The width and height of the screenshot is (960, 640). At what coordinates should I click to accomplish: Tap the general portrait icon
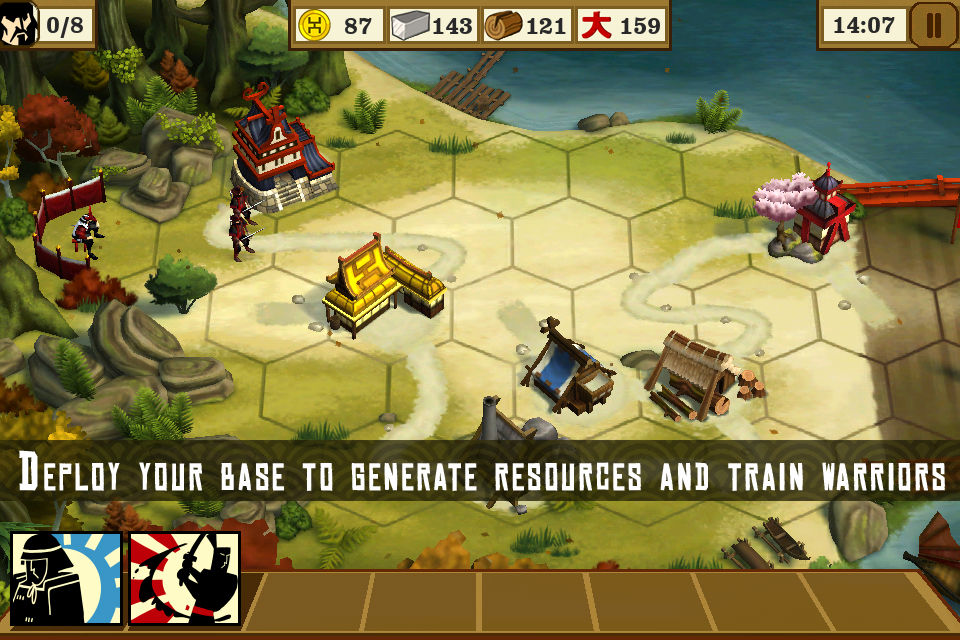point(17,25)
